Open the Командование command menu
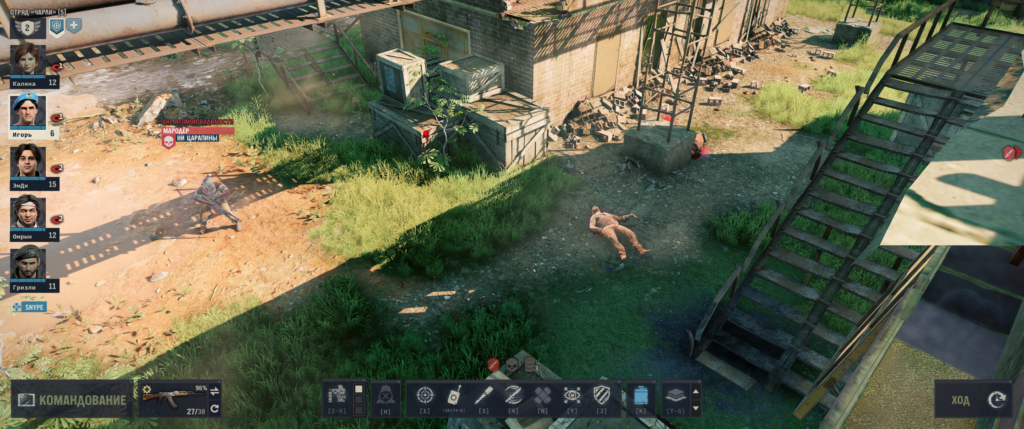The height and width of the screenshot is (429, 1024). tap(72, 400)
